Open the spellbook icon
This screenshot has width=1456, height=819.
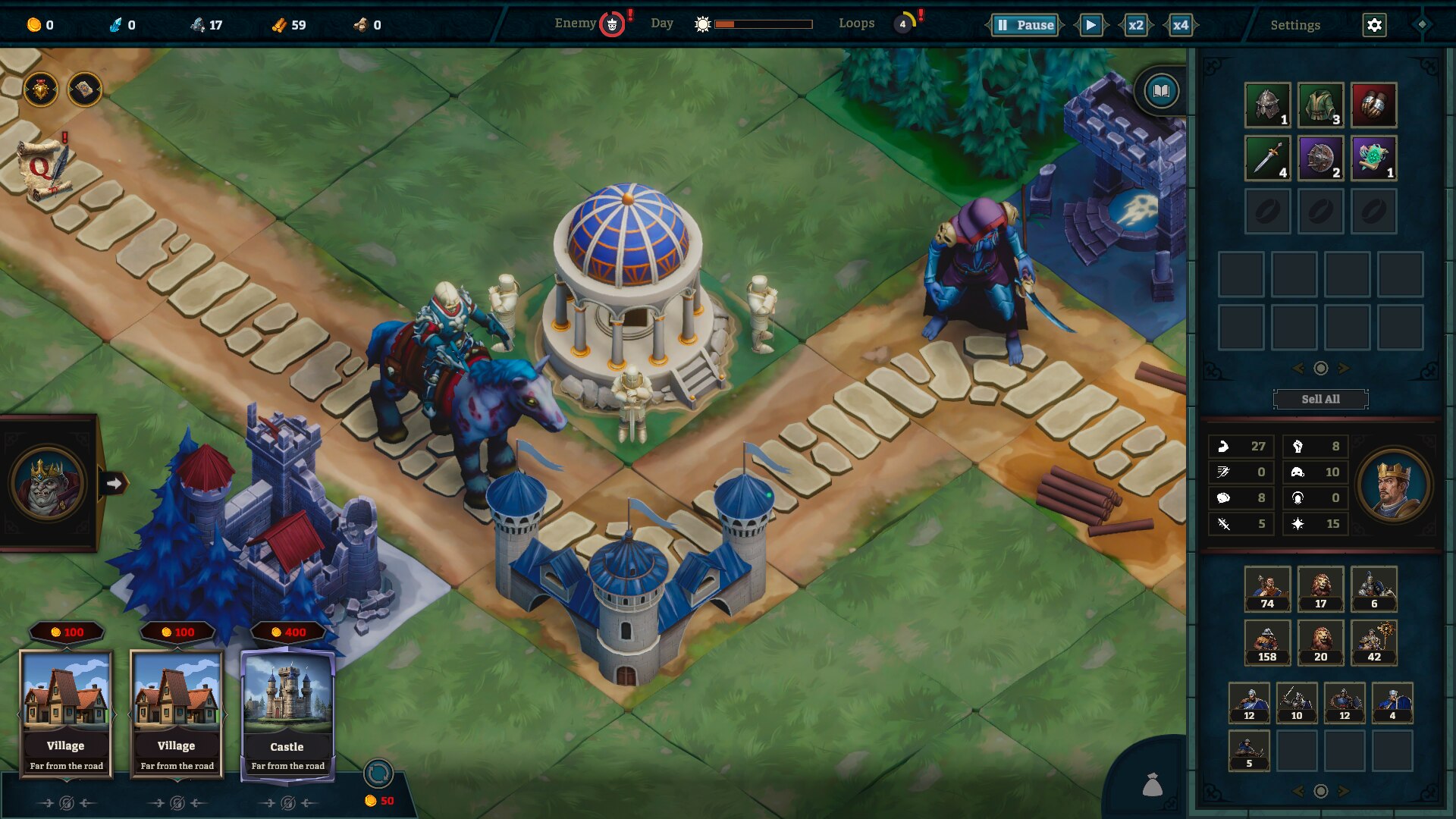pyautogui.click(x=1161, y=92)
